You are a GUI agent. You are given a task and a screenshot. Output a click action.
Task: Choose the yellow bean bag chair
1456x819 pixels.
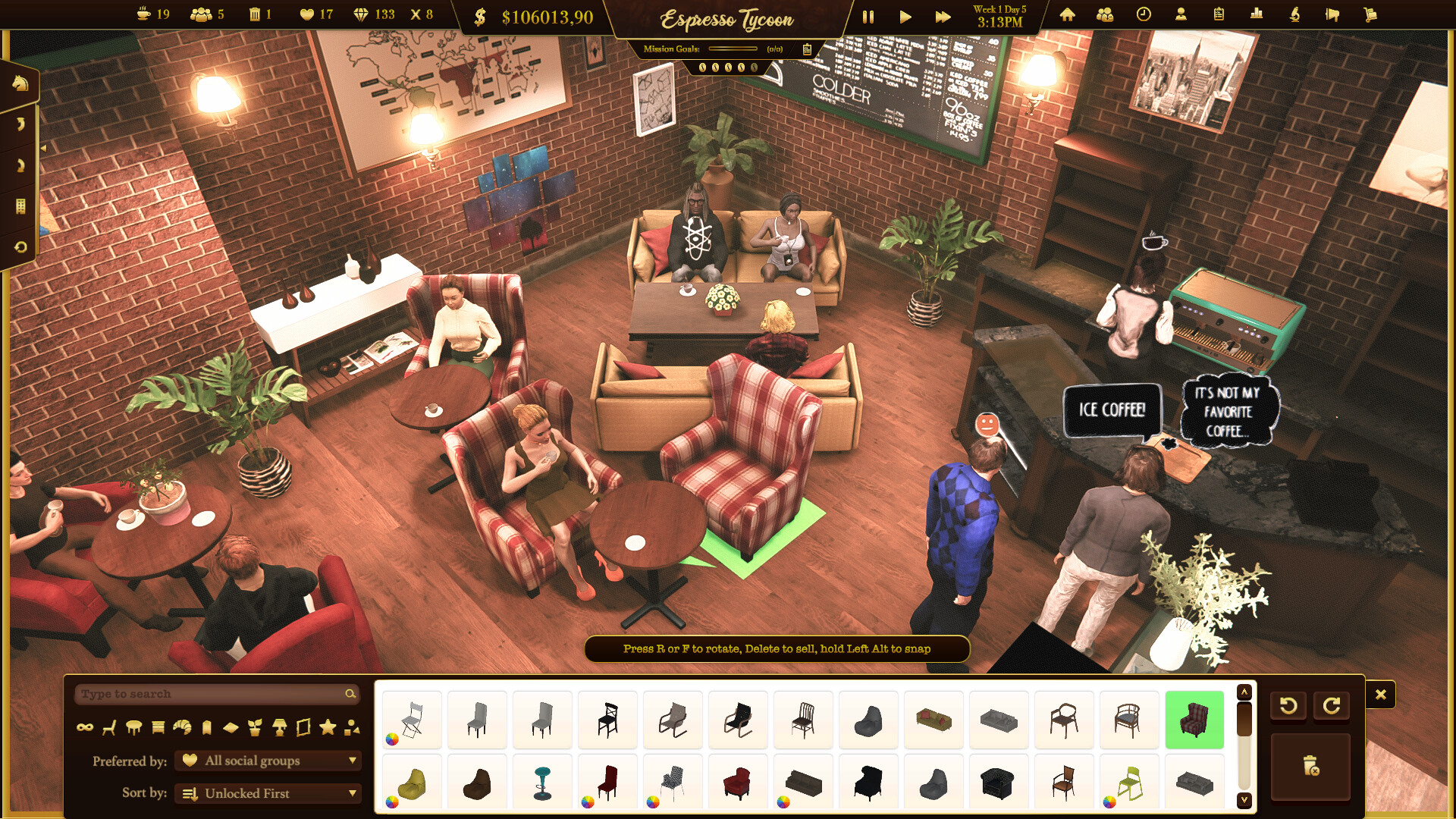point(412,783)
